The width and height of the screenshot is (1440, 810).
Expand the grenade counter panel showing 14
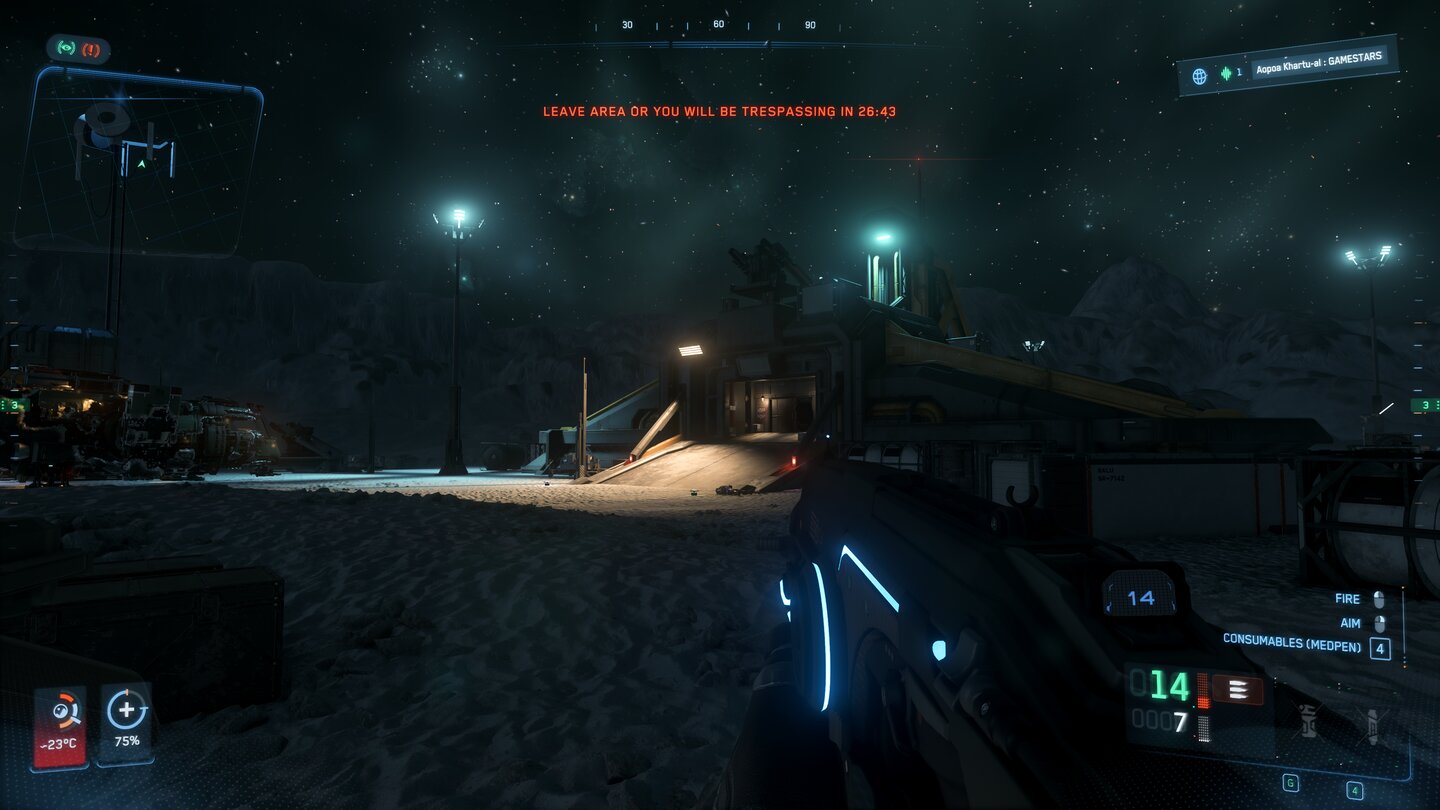coord(1139,597)
